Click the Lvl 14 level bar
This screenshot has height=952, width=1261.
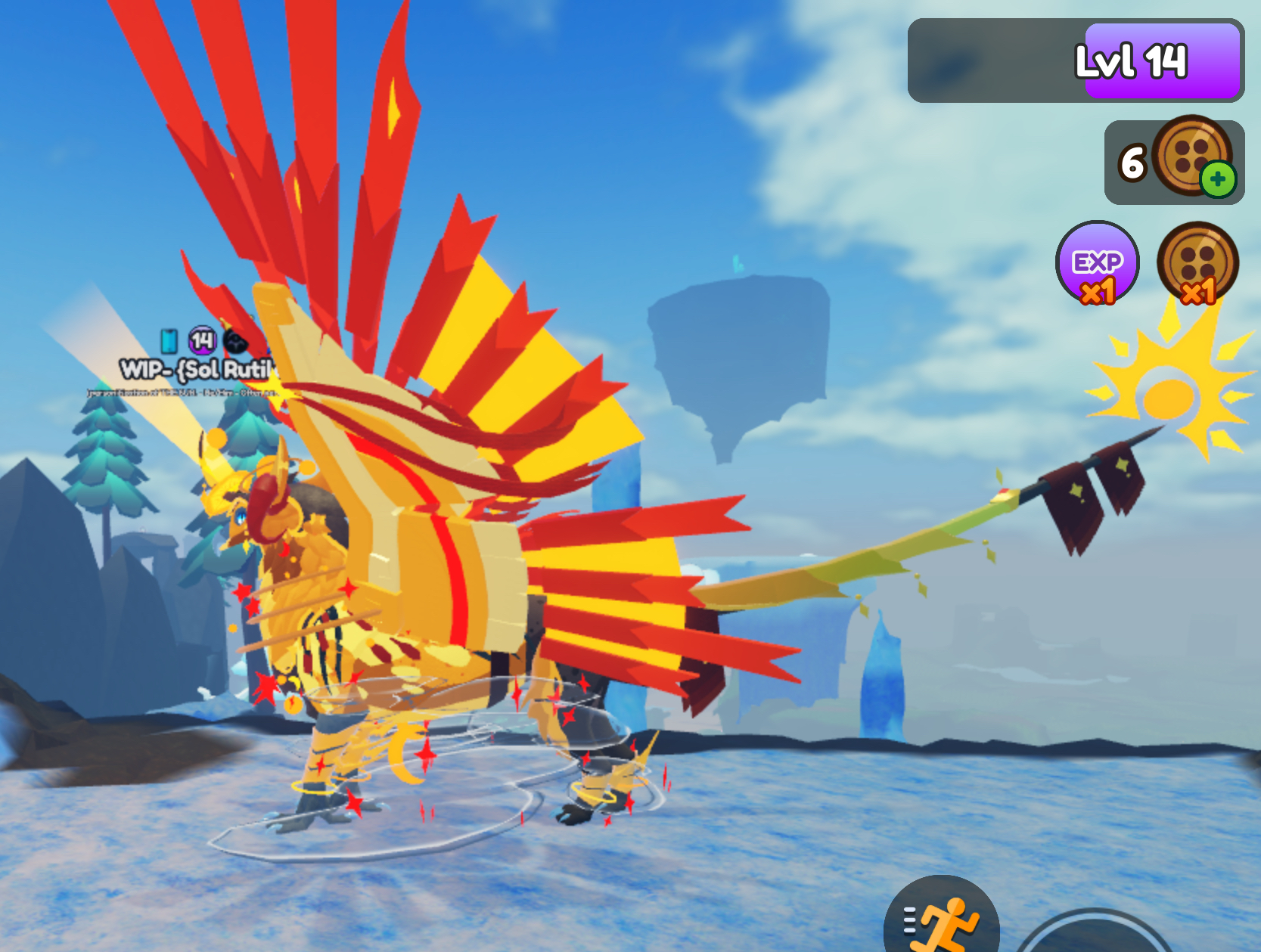click(1075, 60)
